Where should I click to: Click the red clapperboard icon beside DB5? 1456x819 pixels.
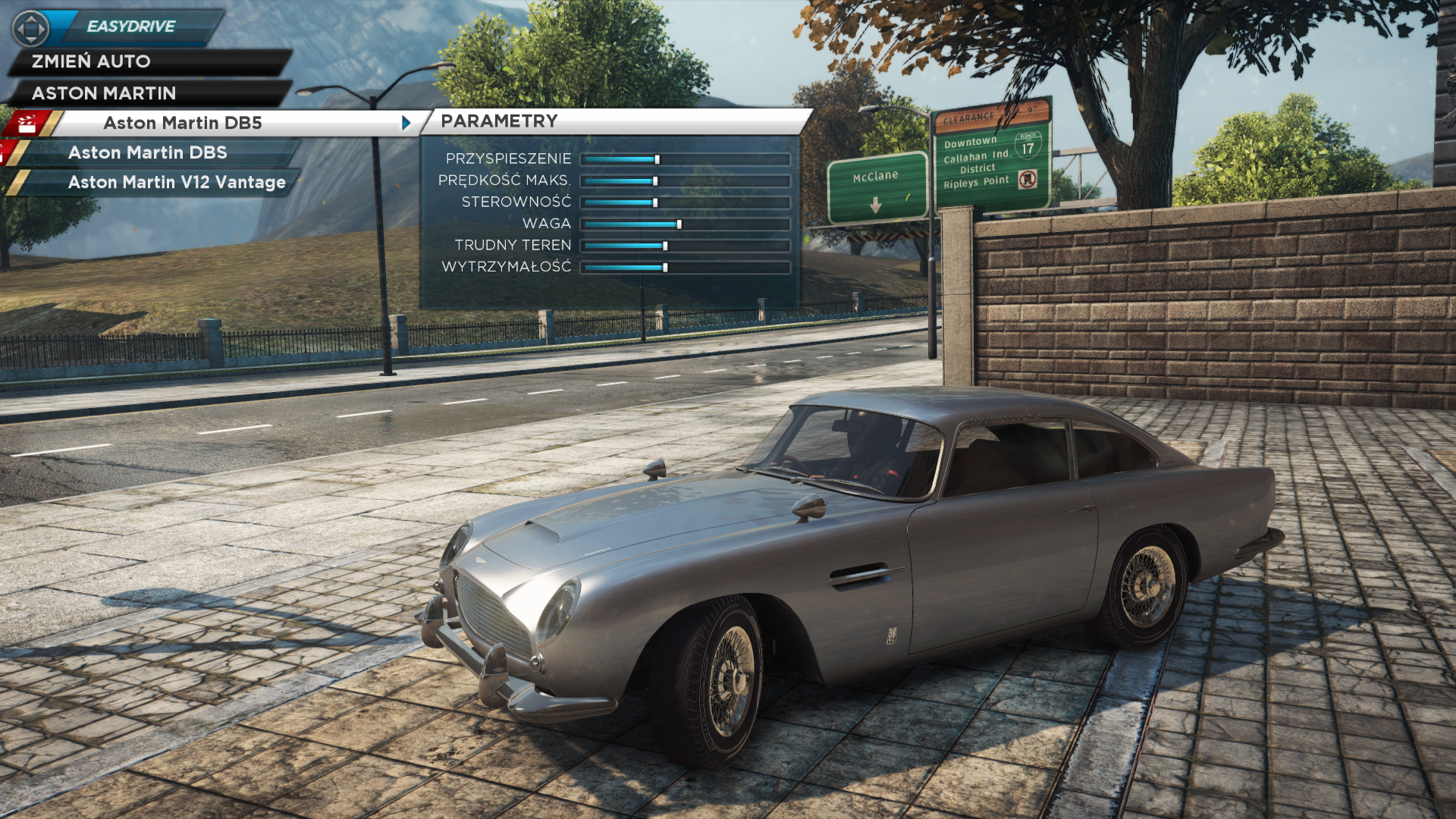(27, 123)
